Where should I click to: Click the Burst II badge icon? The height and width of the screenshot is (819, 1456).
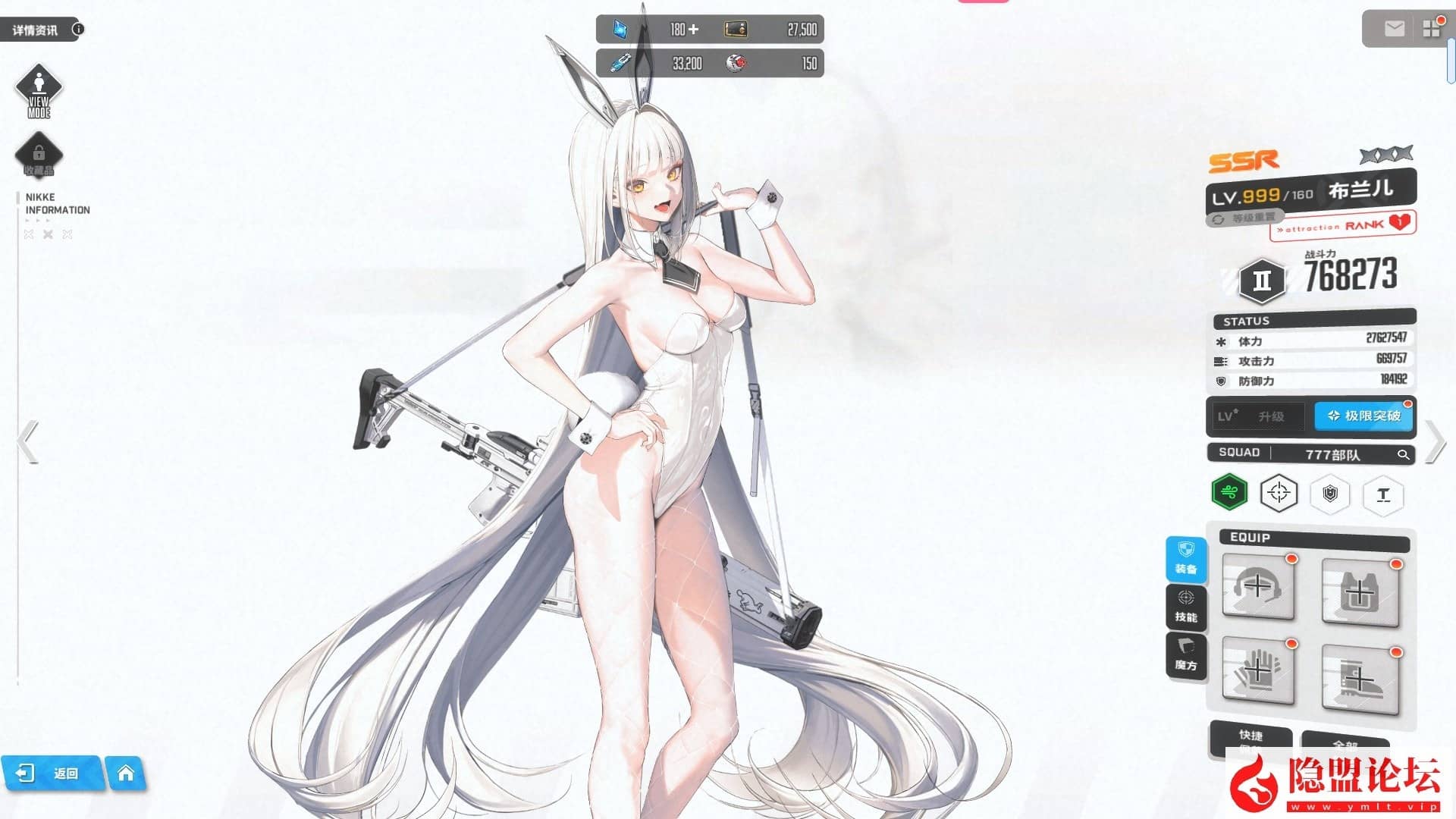(1261, 280)
